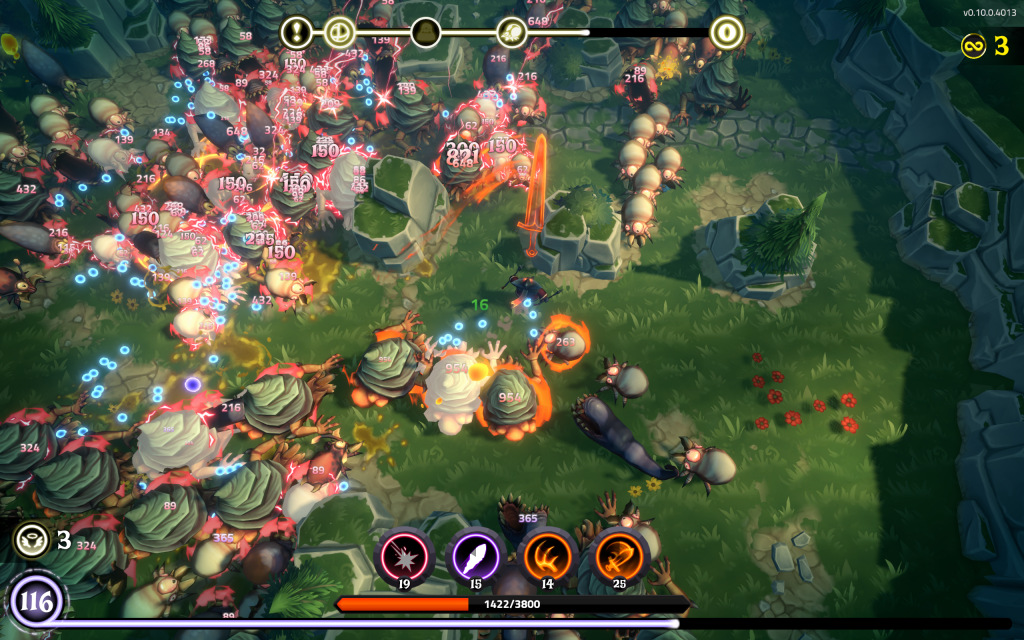
Task: Click the exclamation mark wave marker
Action: point(297,32)
